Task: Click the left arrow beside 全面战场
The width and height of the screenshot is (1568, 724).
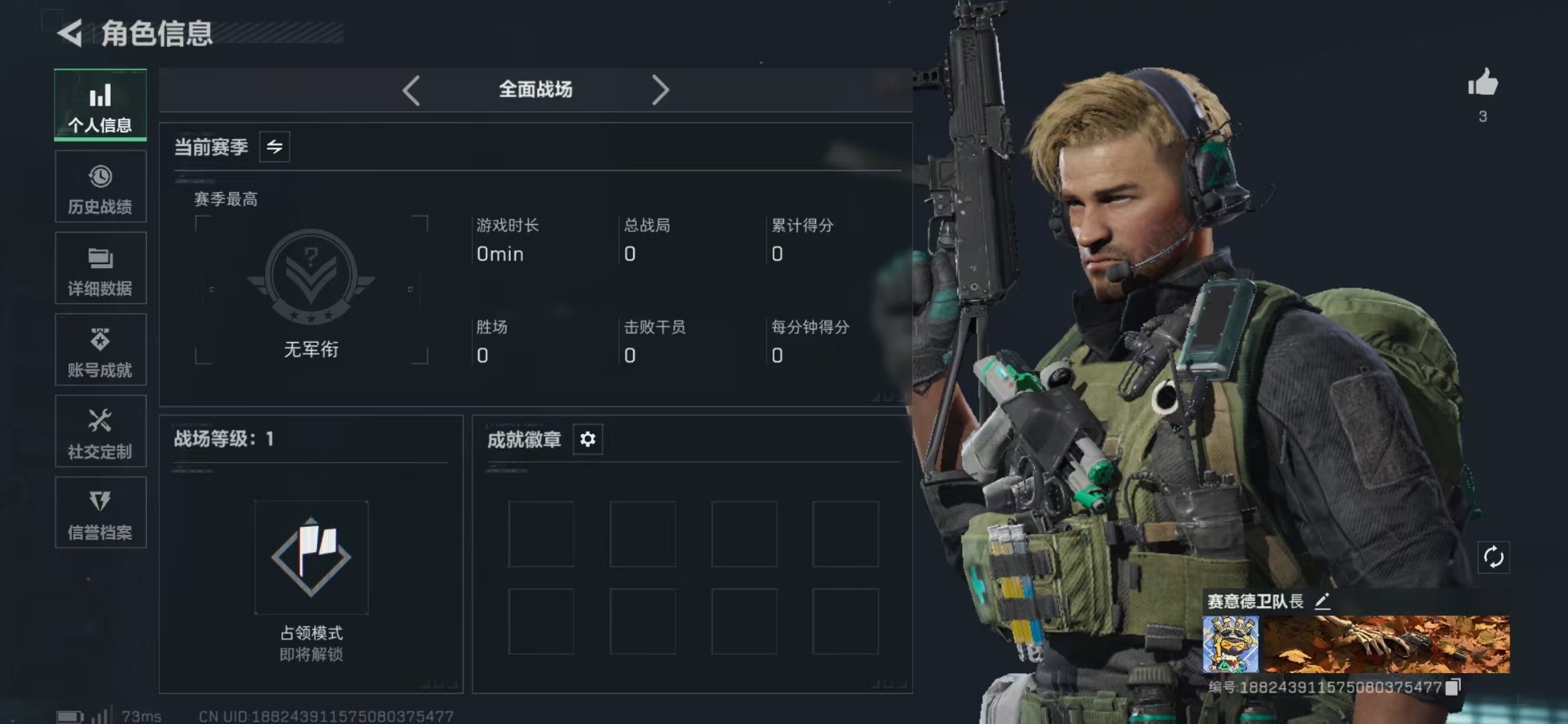Action: coord(411,90)
